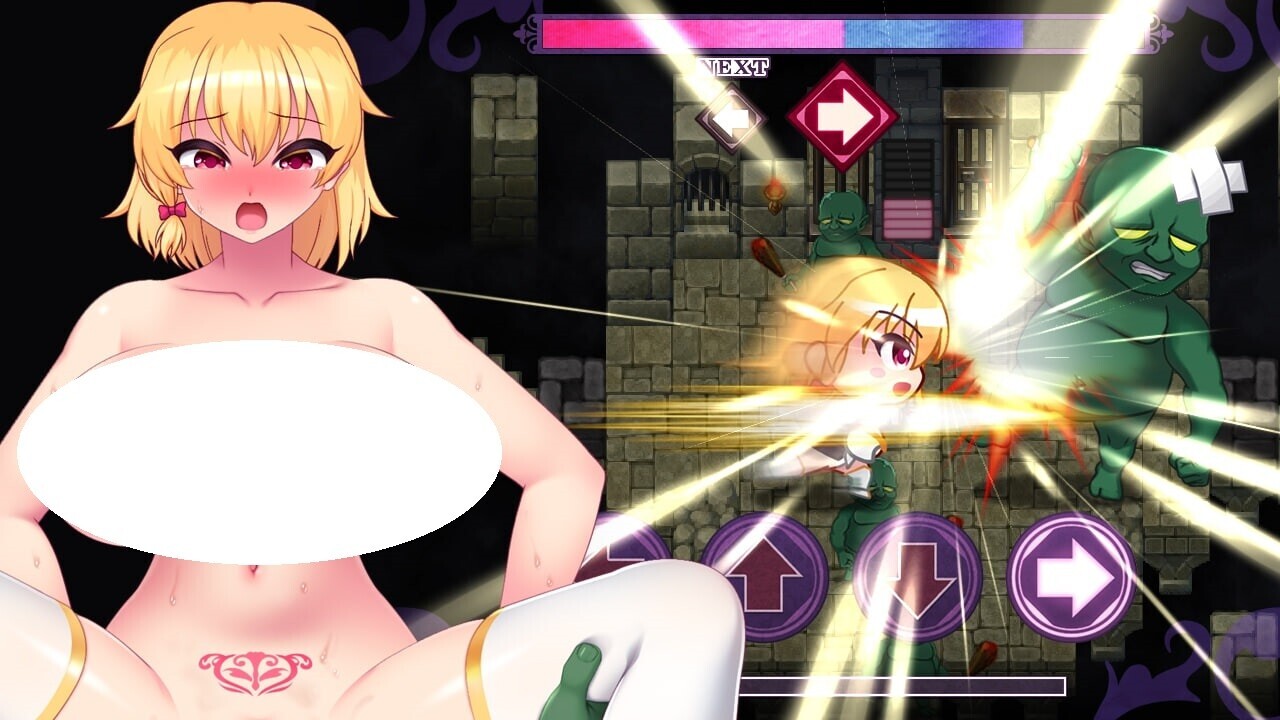1280x720 pixels.
Task: Click the small goblin enemy near the wall
Action: coord(843,225)
